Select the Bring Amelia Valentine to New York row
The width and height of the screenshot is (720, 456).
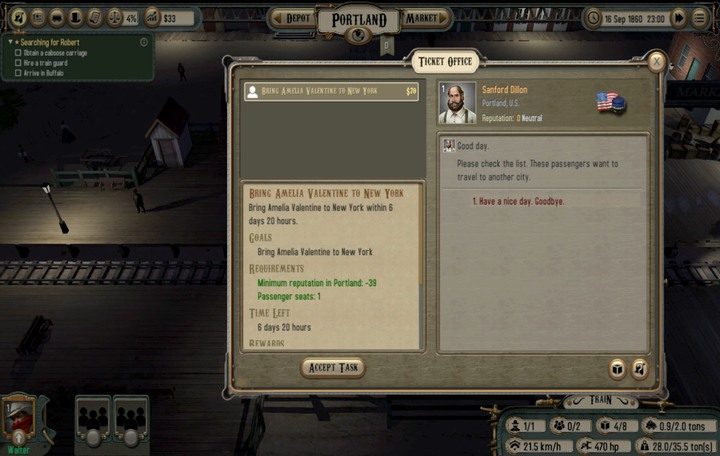click(x=331, y=91)
